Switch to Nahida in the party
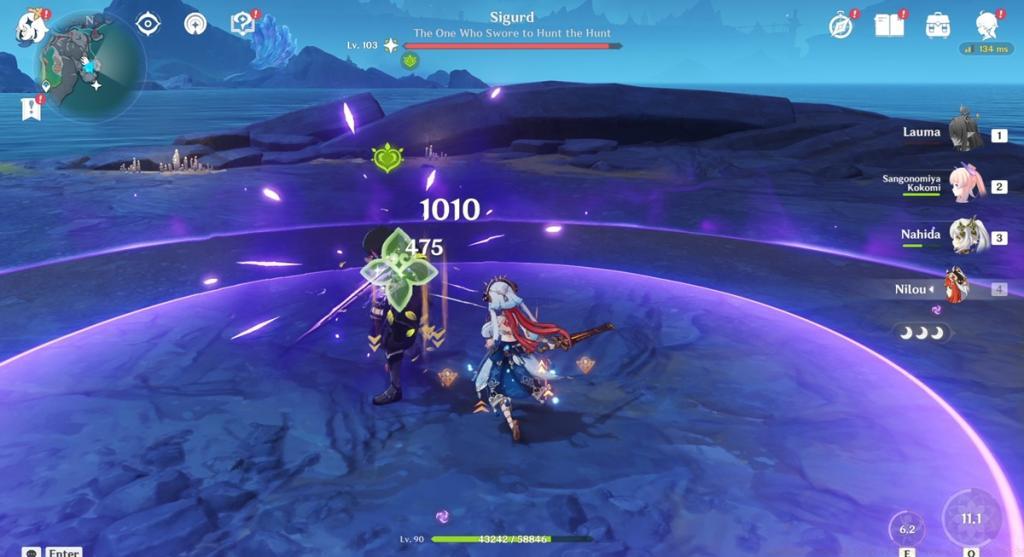The height and width of the screenshot is (557, 1024). 966,237
